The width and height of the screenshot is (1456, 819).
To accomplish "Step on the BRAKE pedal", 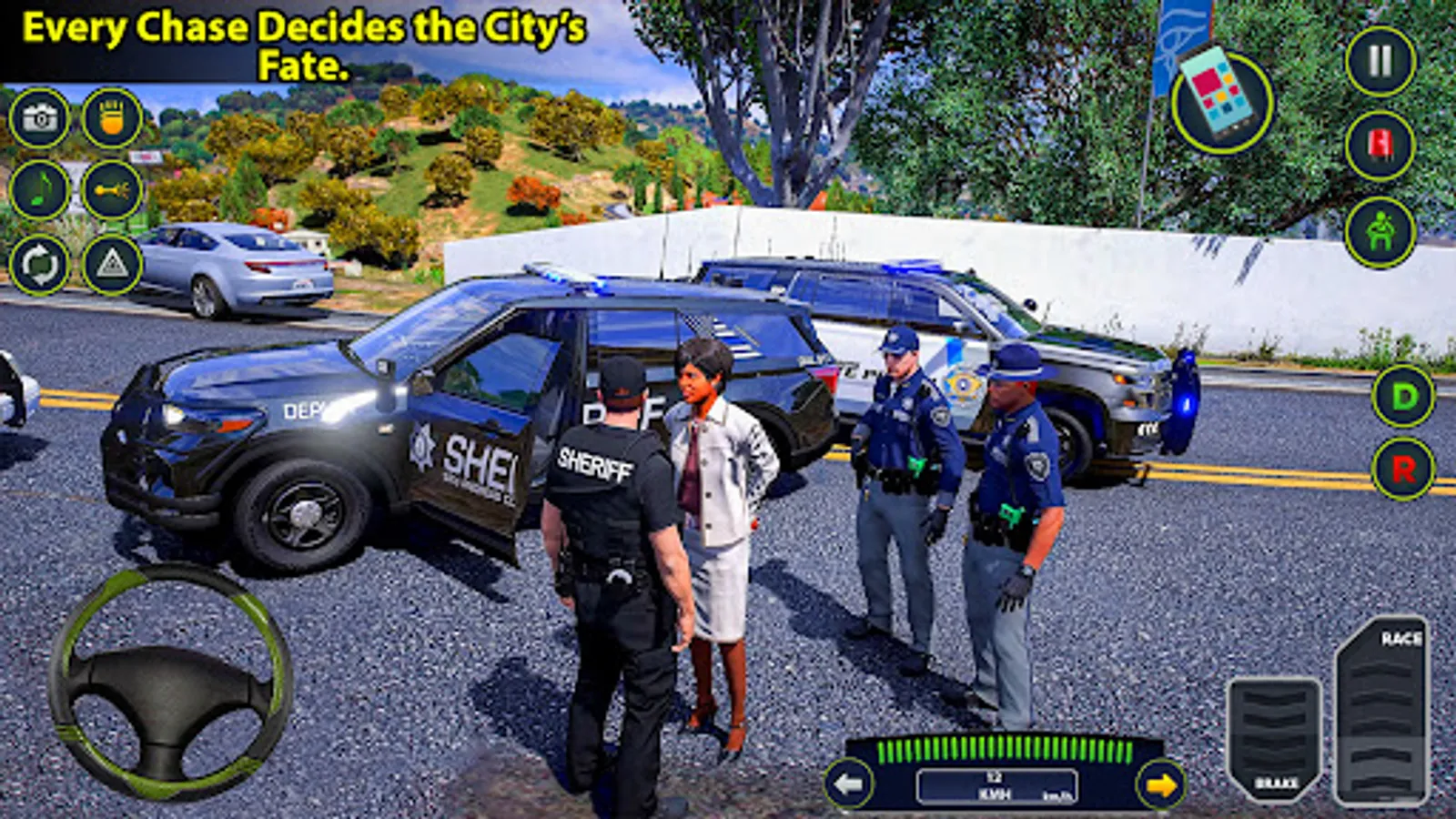I will (x=1274, y=737).
